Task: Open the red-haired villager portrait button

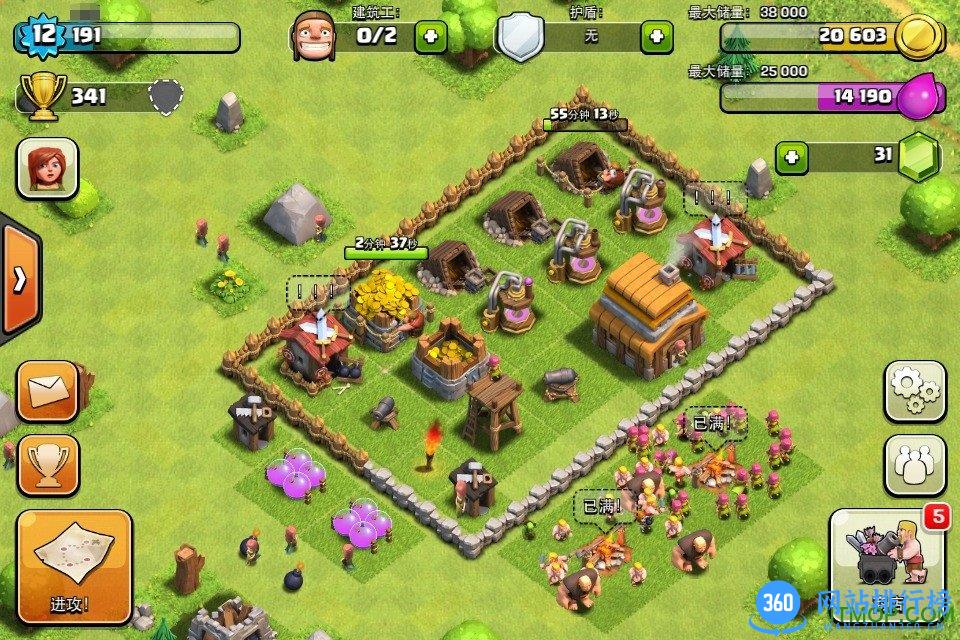Action: pos(47,167)
